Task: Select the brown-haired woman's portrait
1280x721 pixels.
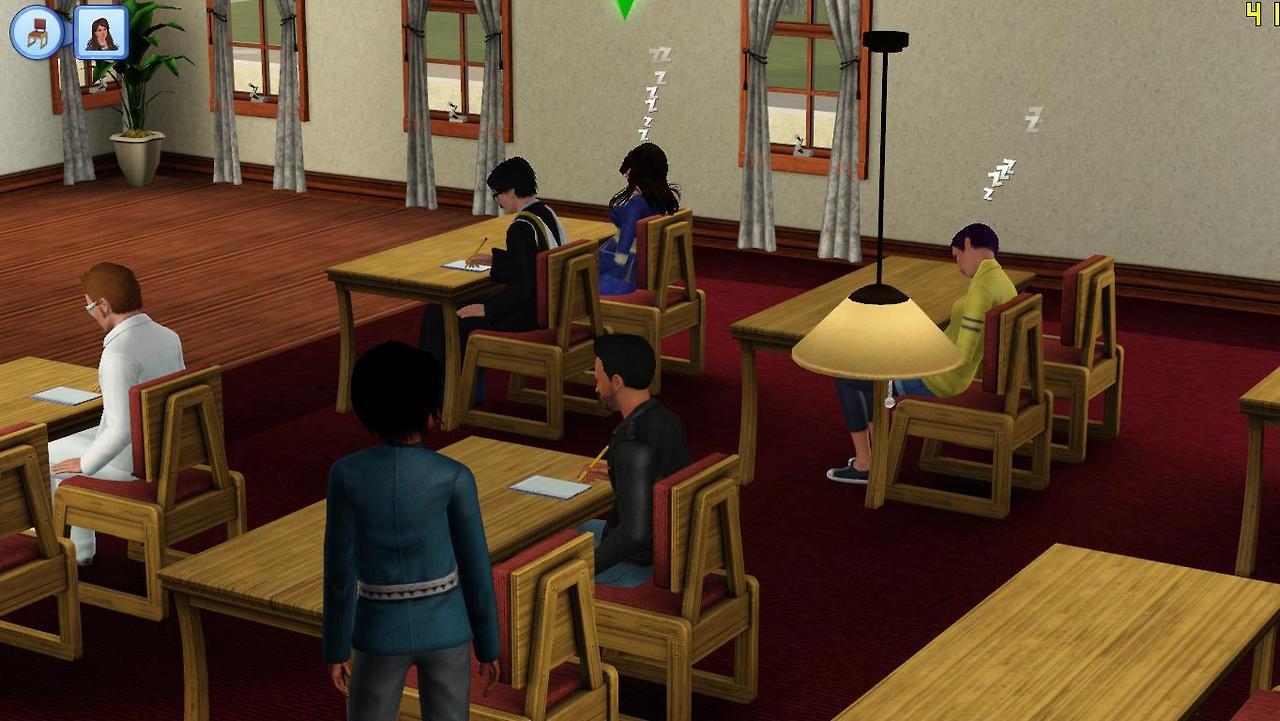Action: (101, 33)
